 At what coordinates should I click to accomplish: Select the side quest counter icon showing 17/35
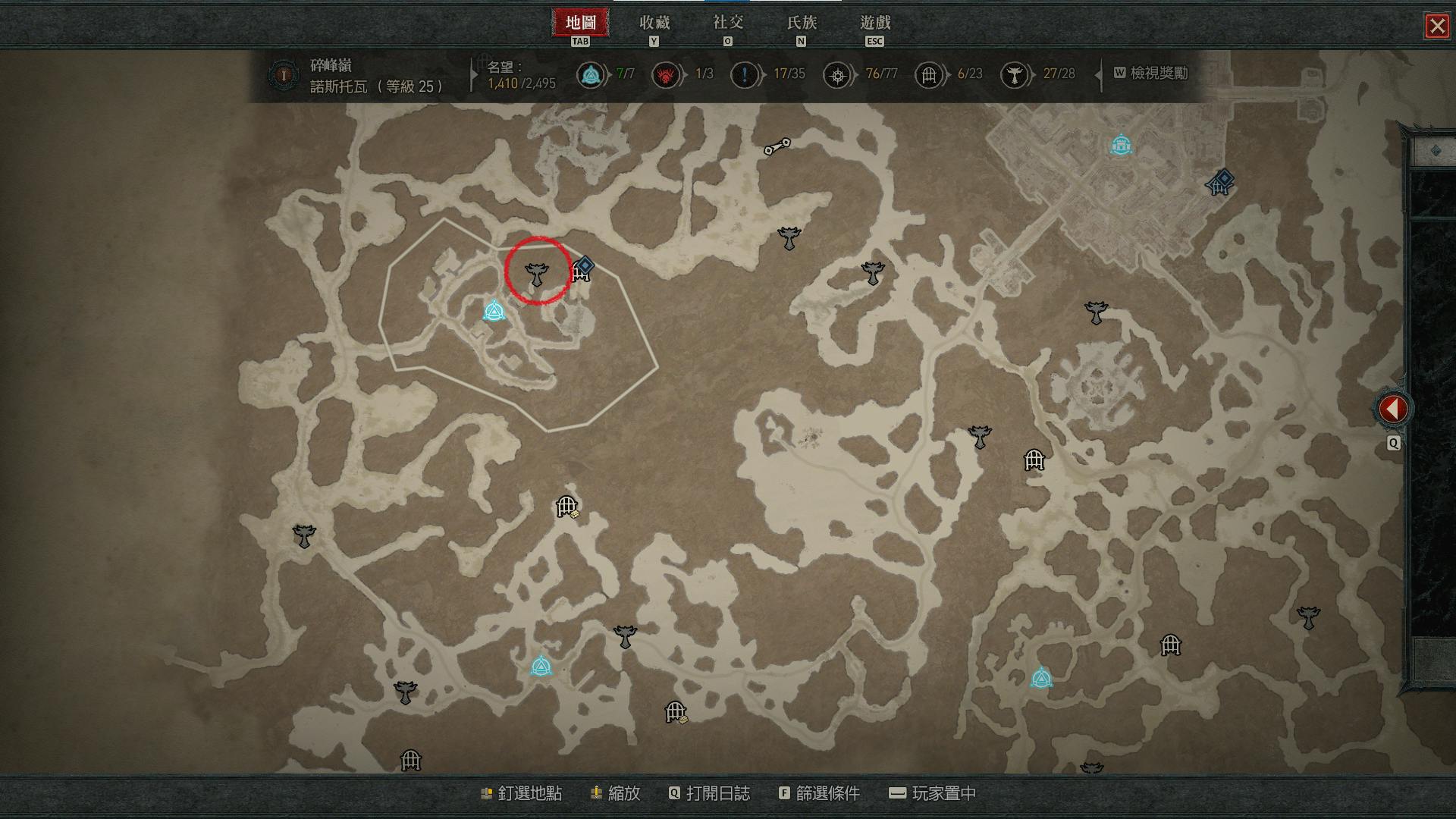coord(744,75)
